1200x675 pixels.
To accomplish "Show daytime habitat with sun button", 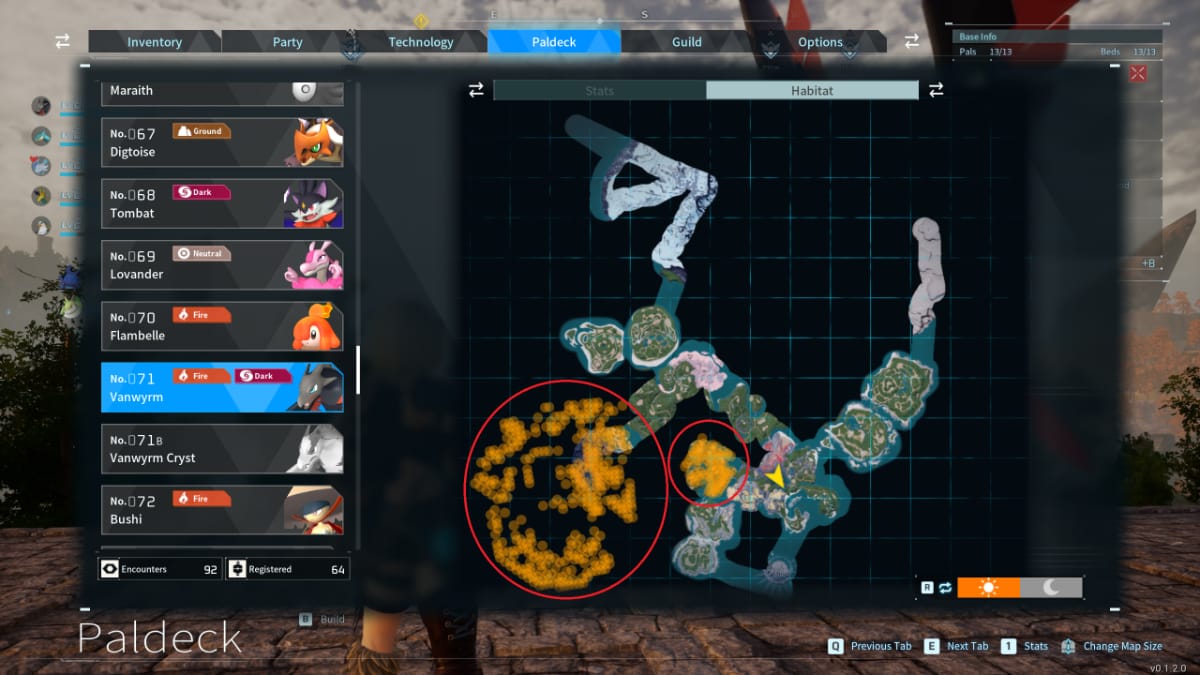I will coord(989,587).
